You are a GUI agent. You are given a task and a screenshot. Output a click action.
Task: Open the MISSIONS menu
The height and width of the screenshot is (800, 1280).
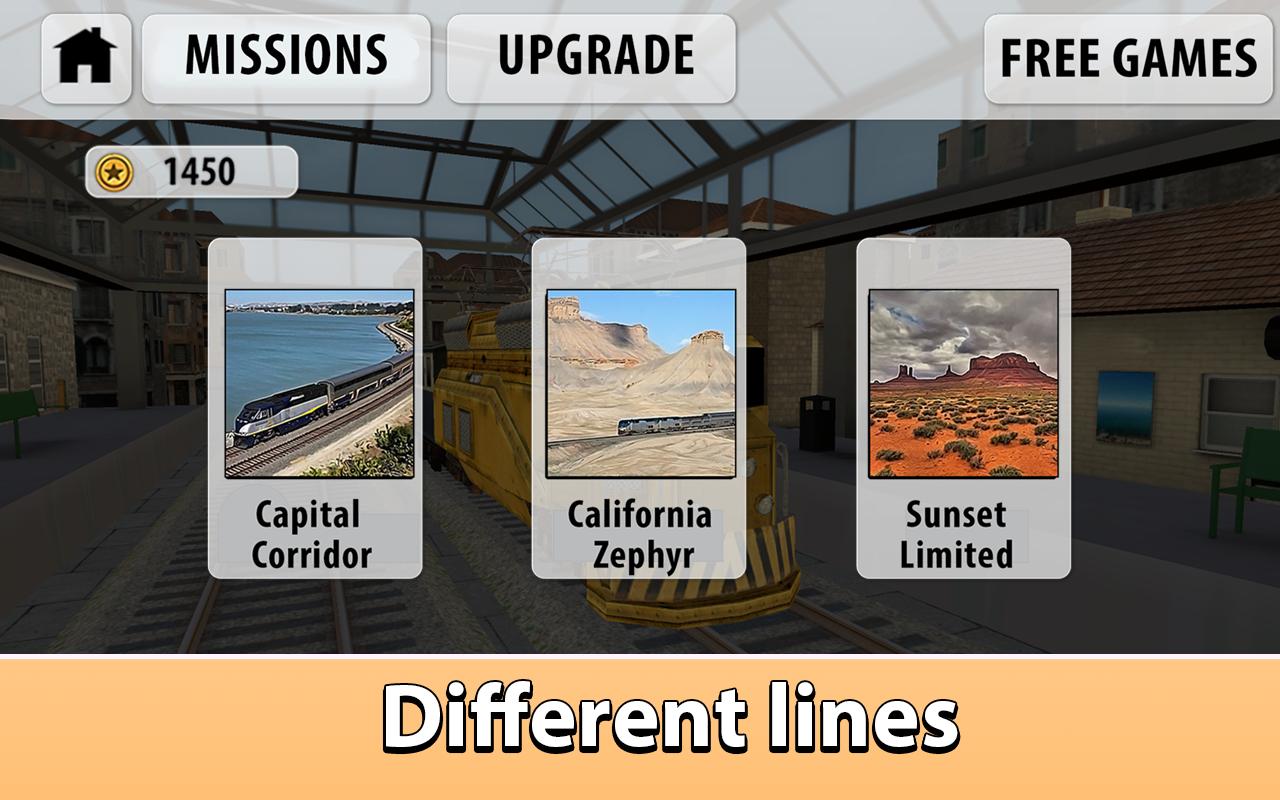287,55
